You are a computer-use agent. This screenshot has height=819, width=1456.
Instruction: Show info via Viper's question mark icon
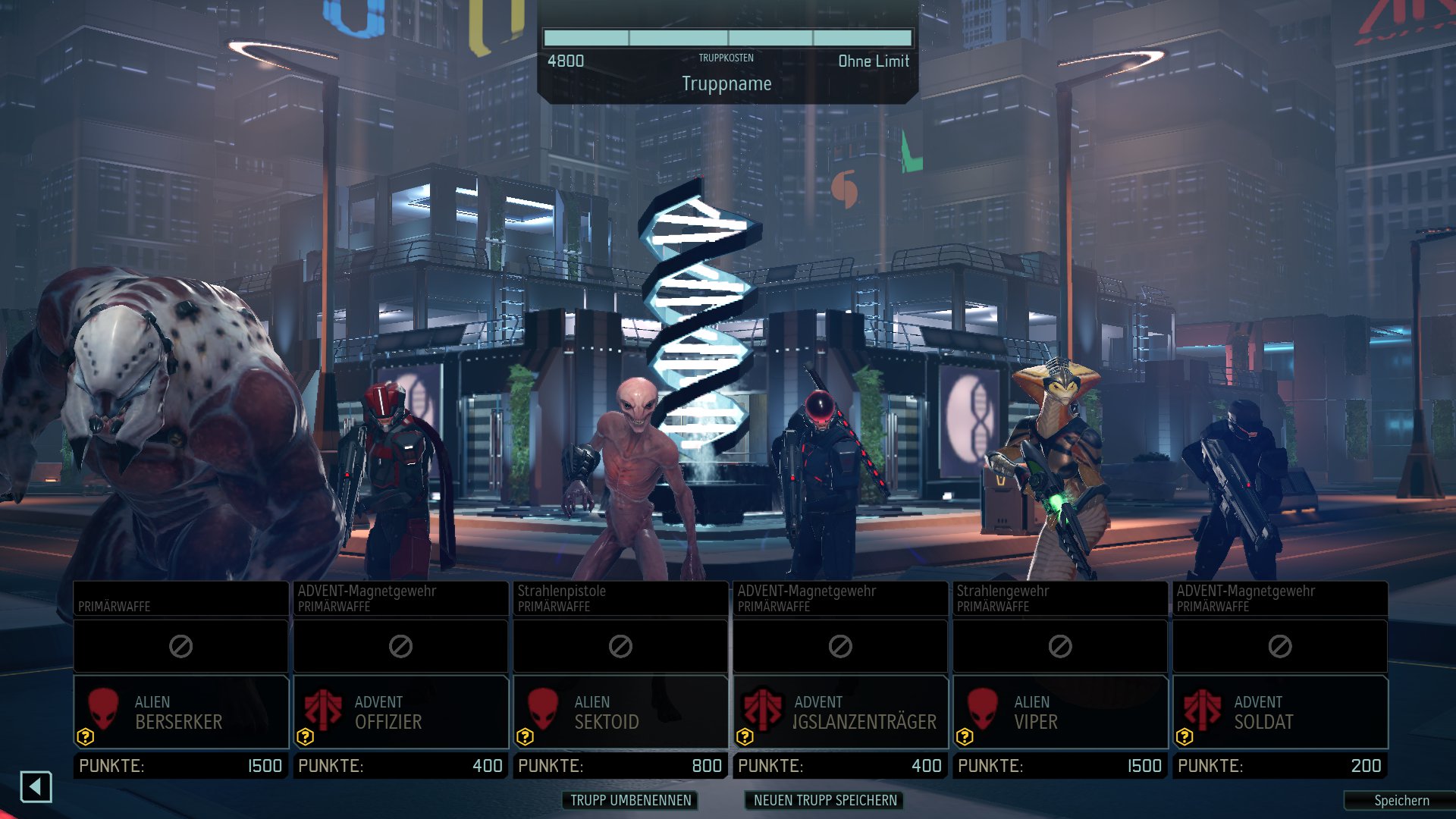click(965, 736)
